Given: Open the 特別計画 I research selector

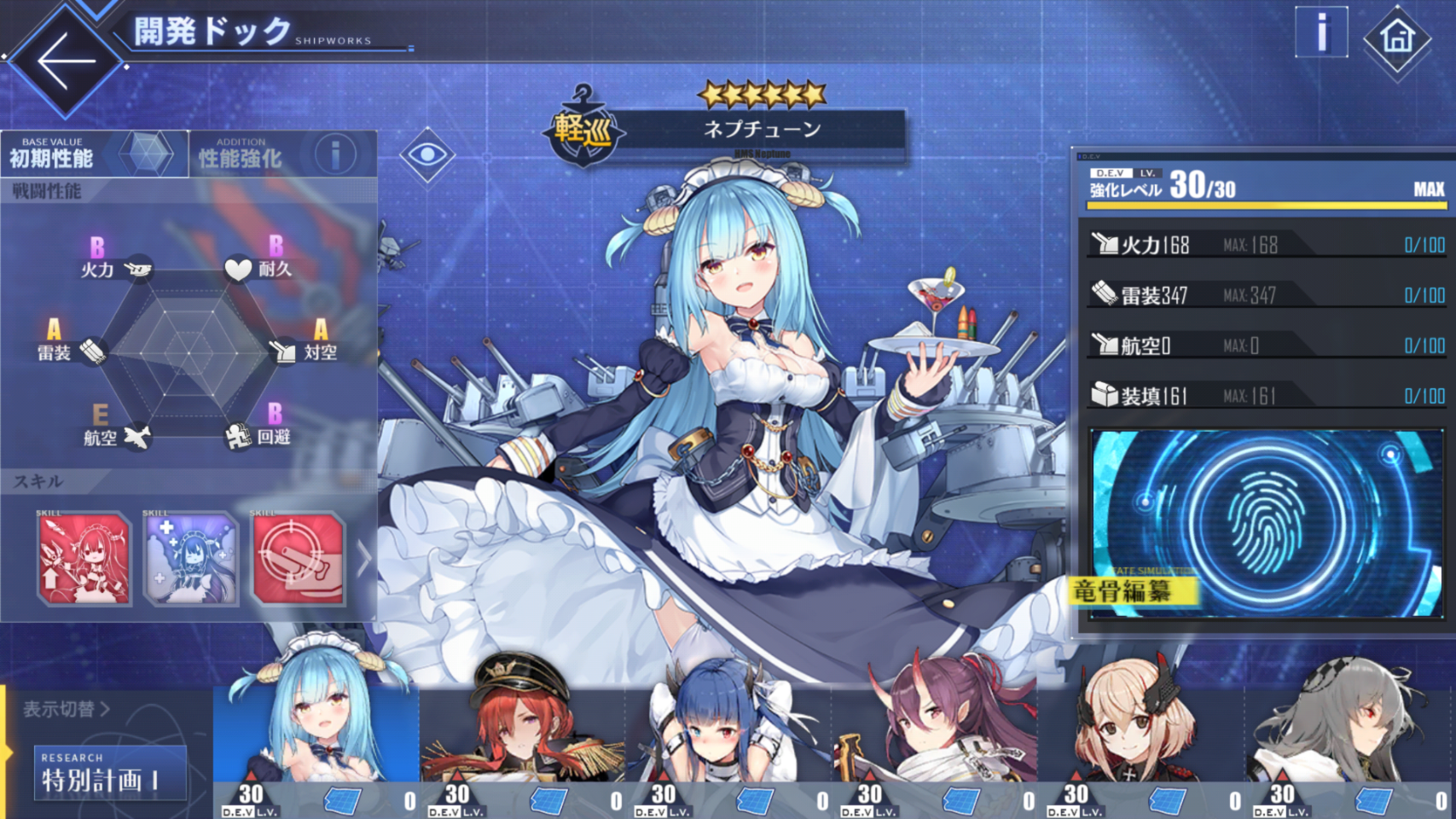Looking at the screenshot, I should click(110, 773).
